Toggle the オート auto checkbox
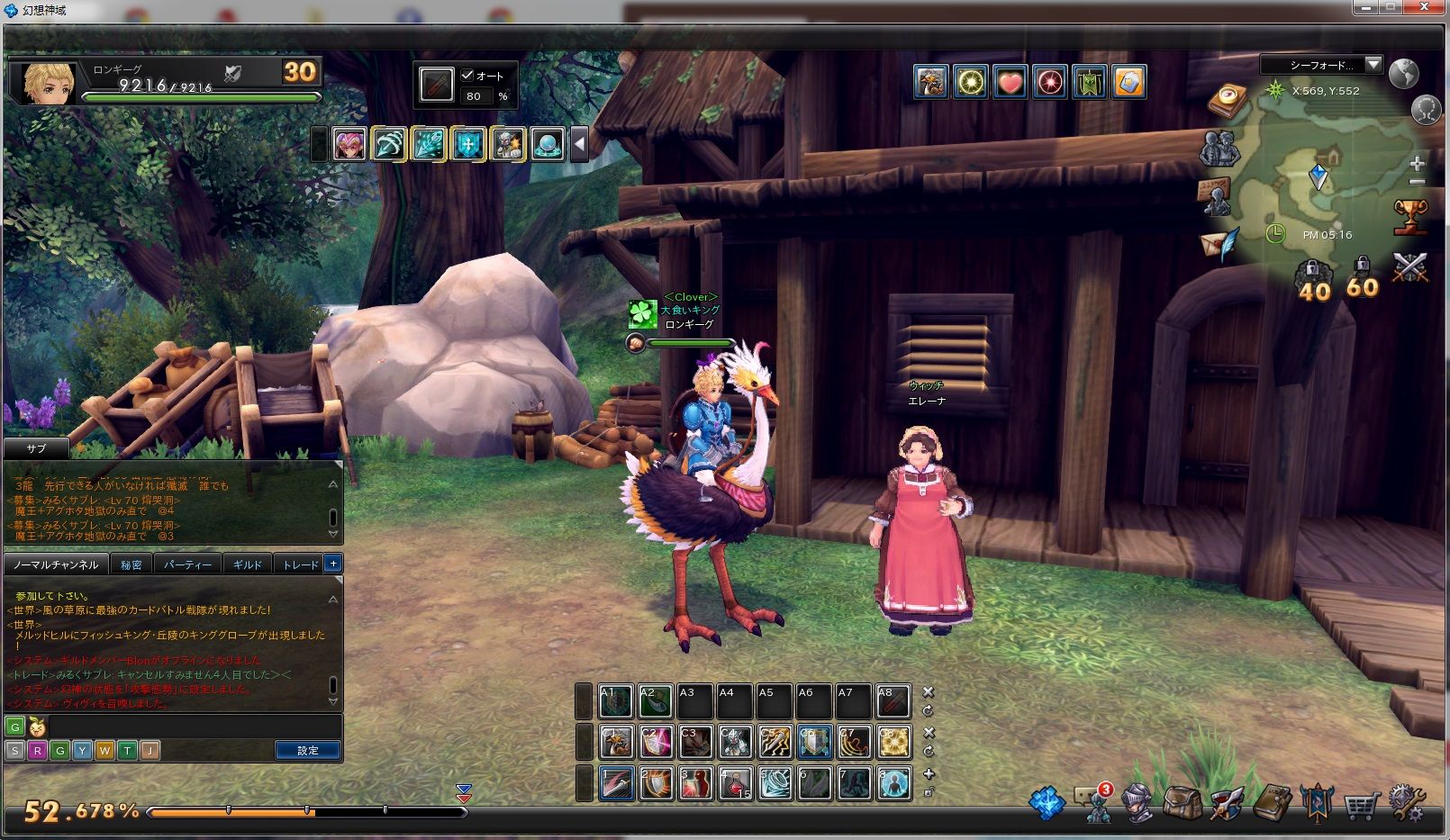The image size is (1450, 840). click(467, 76)
